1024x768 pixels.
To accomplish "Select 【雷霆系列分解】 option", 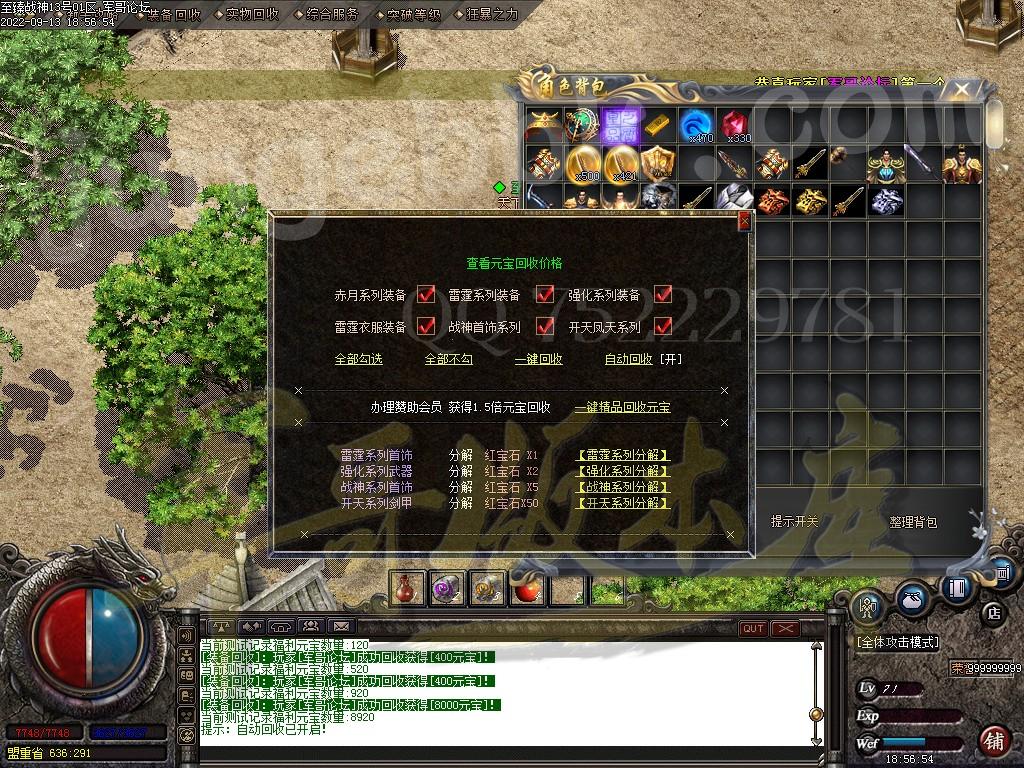I will click(622, 456).
